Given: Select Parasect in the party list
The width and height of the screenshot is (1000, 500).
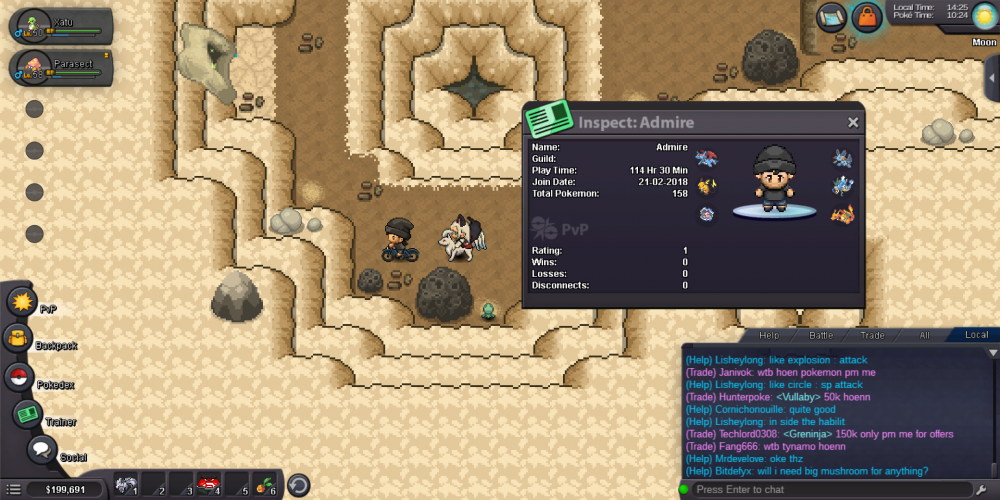Looking at the screenshot, I should coord(60,68).
